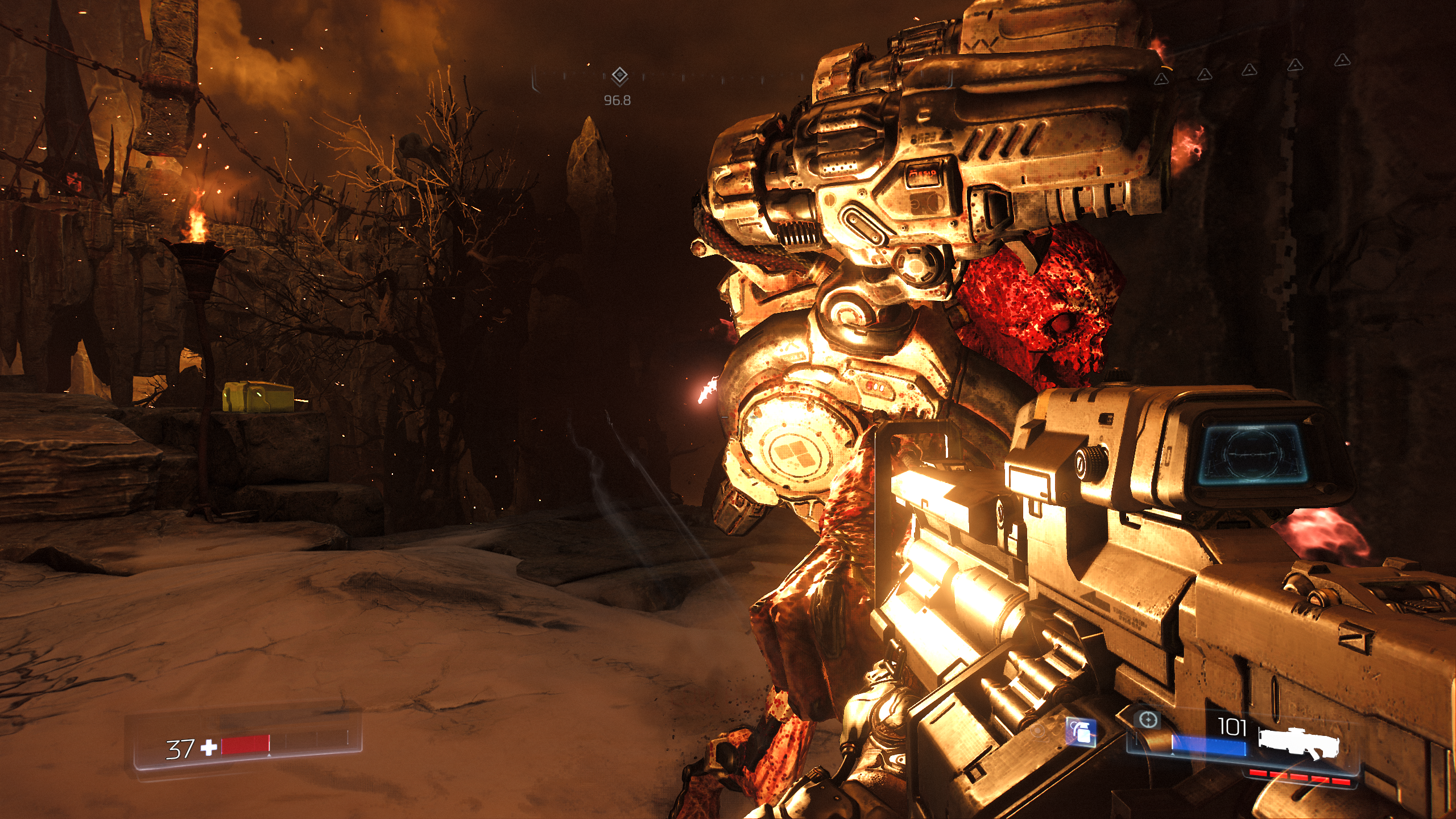Select the frag grenade equipment icon

(1081, 732)
